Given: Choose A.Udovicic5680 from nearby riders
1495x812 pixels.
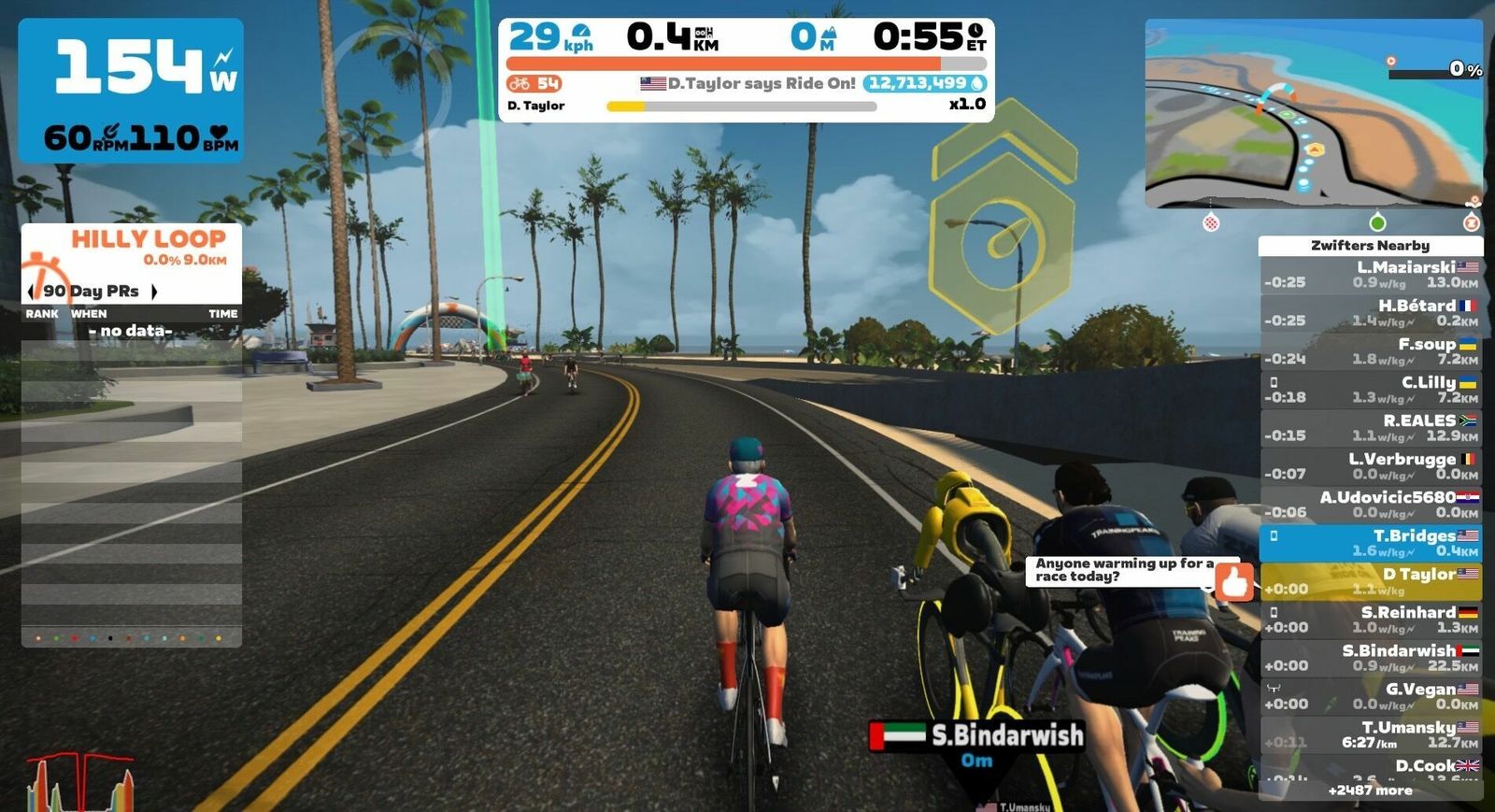Looking at the screenshot, I should click(1371, 505).
